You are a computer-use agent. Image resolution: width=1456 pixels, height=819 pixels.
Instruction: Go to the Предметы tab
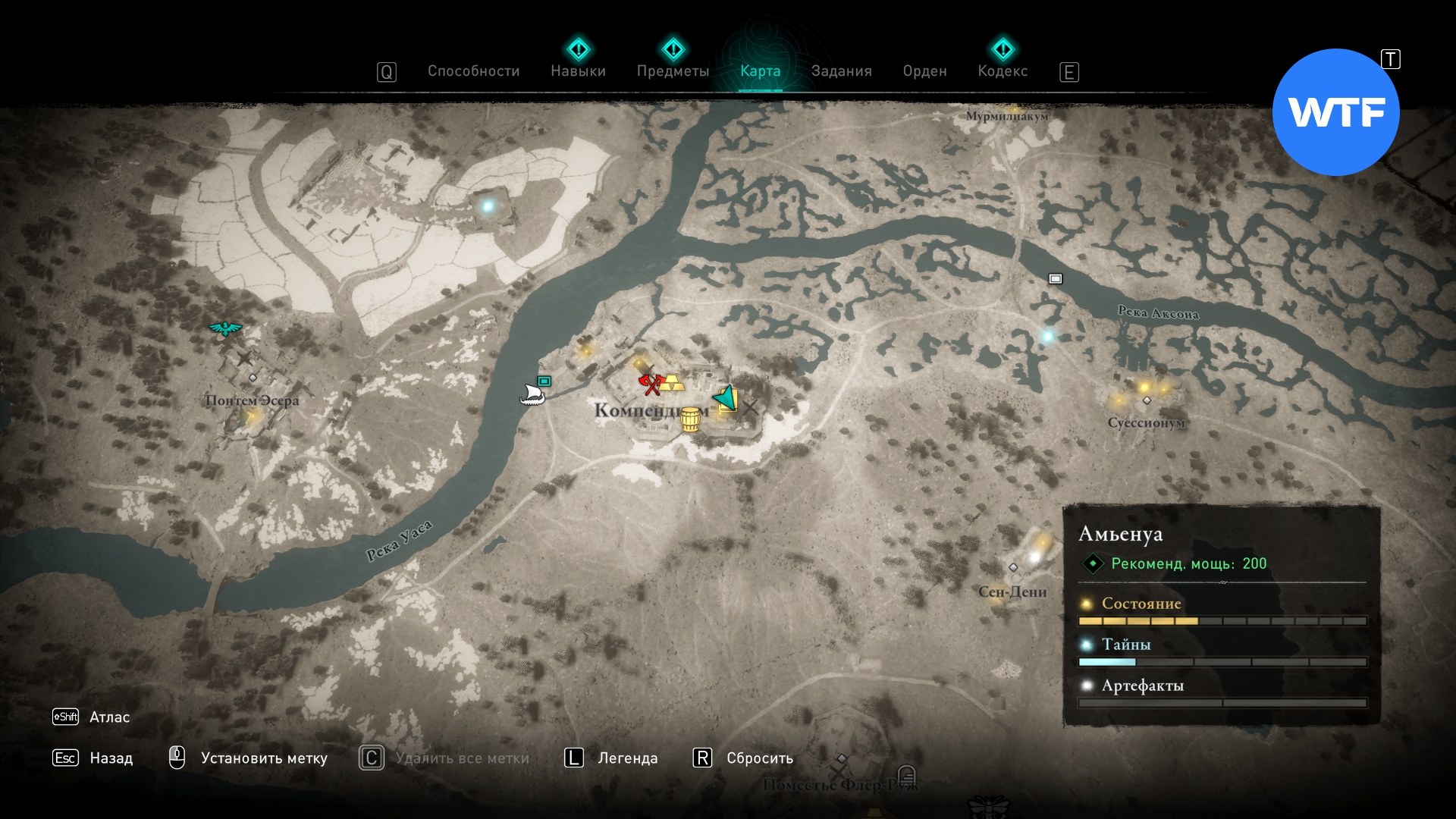tap(673, 71)
